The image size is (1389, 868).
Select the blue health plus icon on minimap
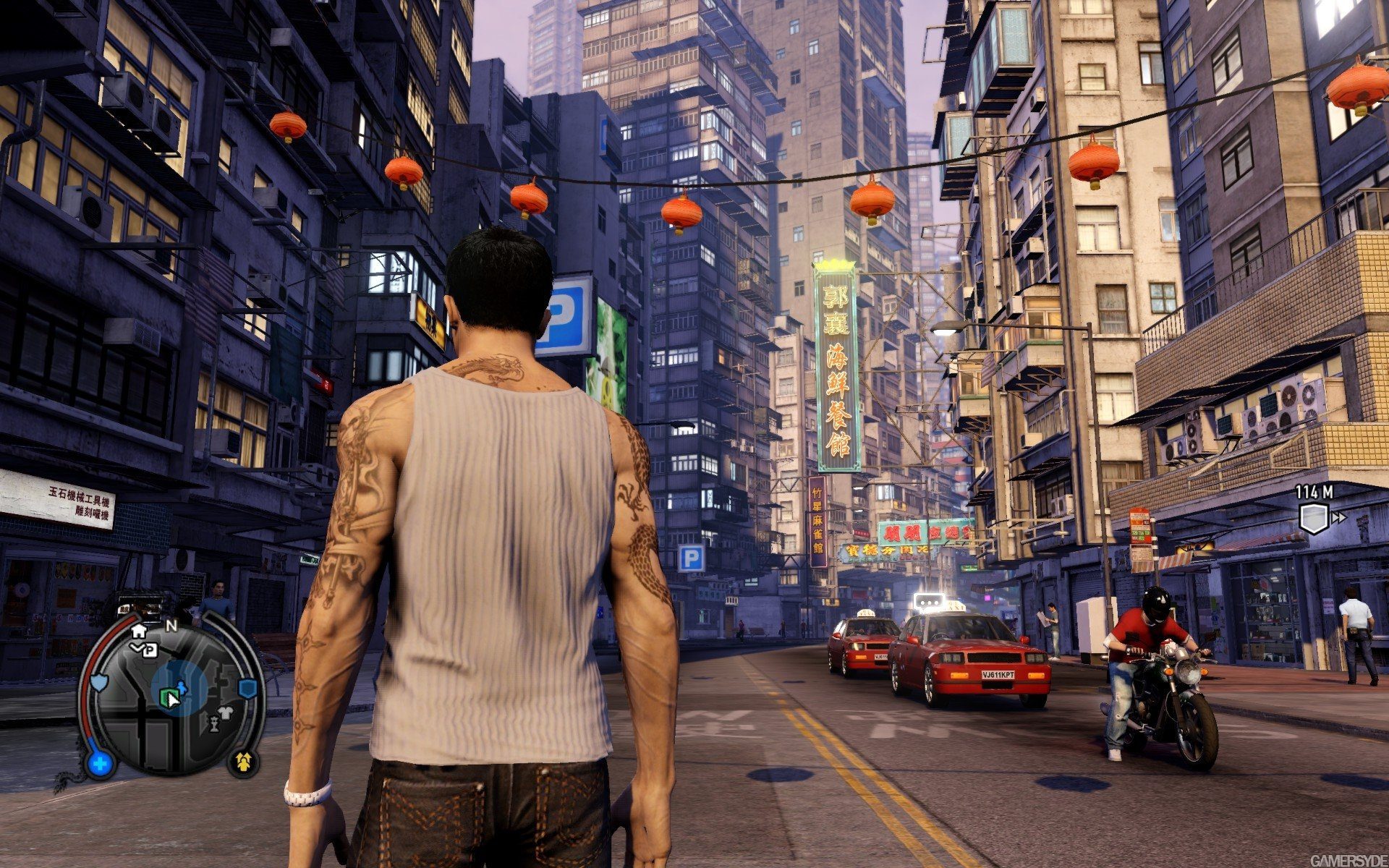[100, 762]
